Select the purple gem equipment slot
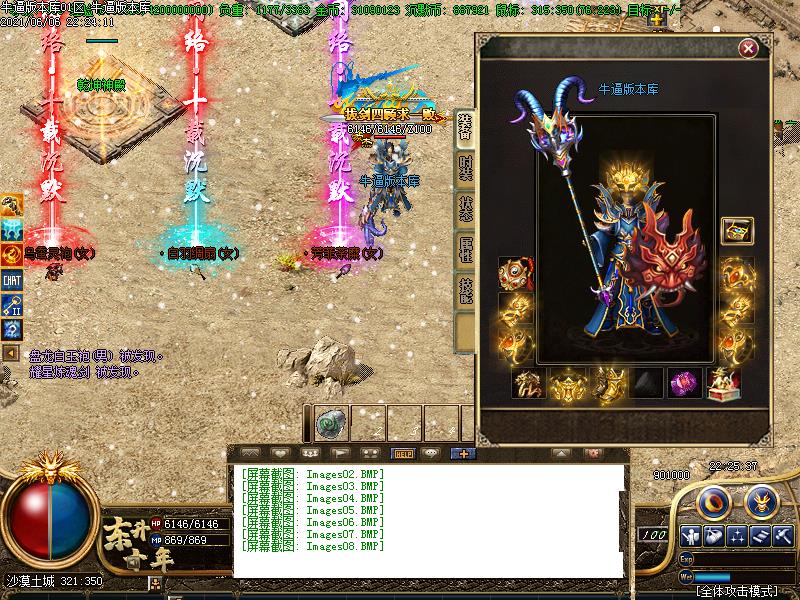800x600 pixels. tap(684, 384)
